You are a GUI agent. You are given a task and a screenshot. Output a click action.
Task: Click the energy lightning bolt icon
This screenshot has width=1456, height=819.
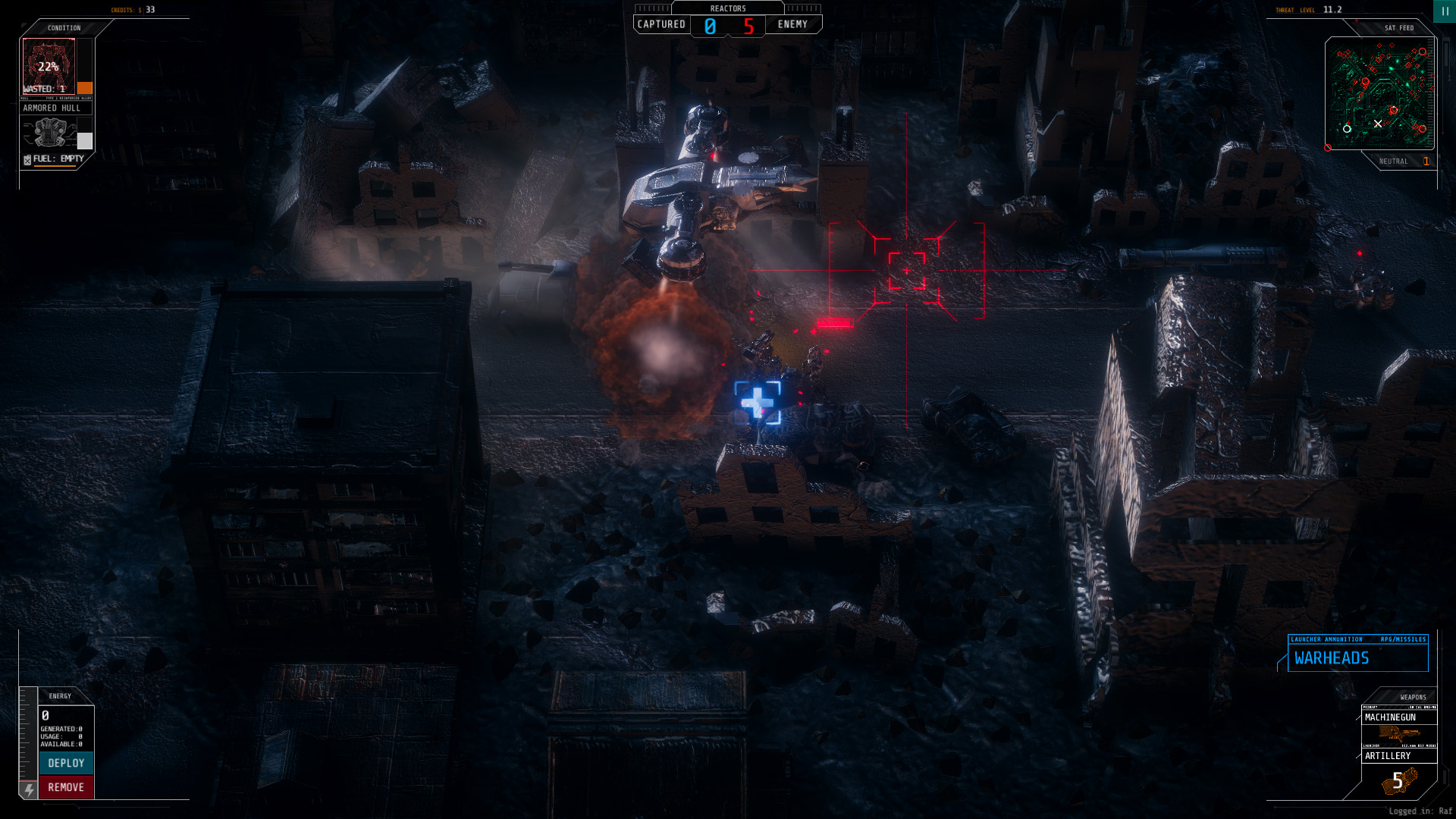click(x=27, y=791)
